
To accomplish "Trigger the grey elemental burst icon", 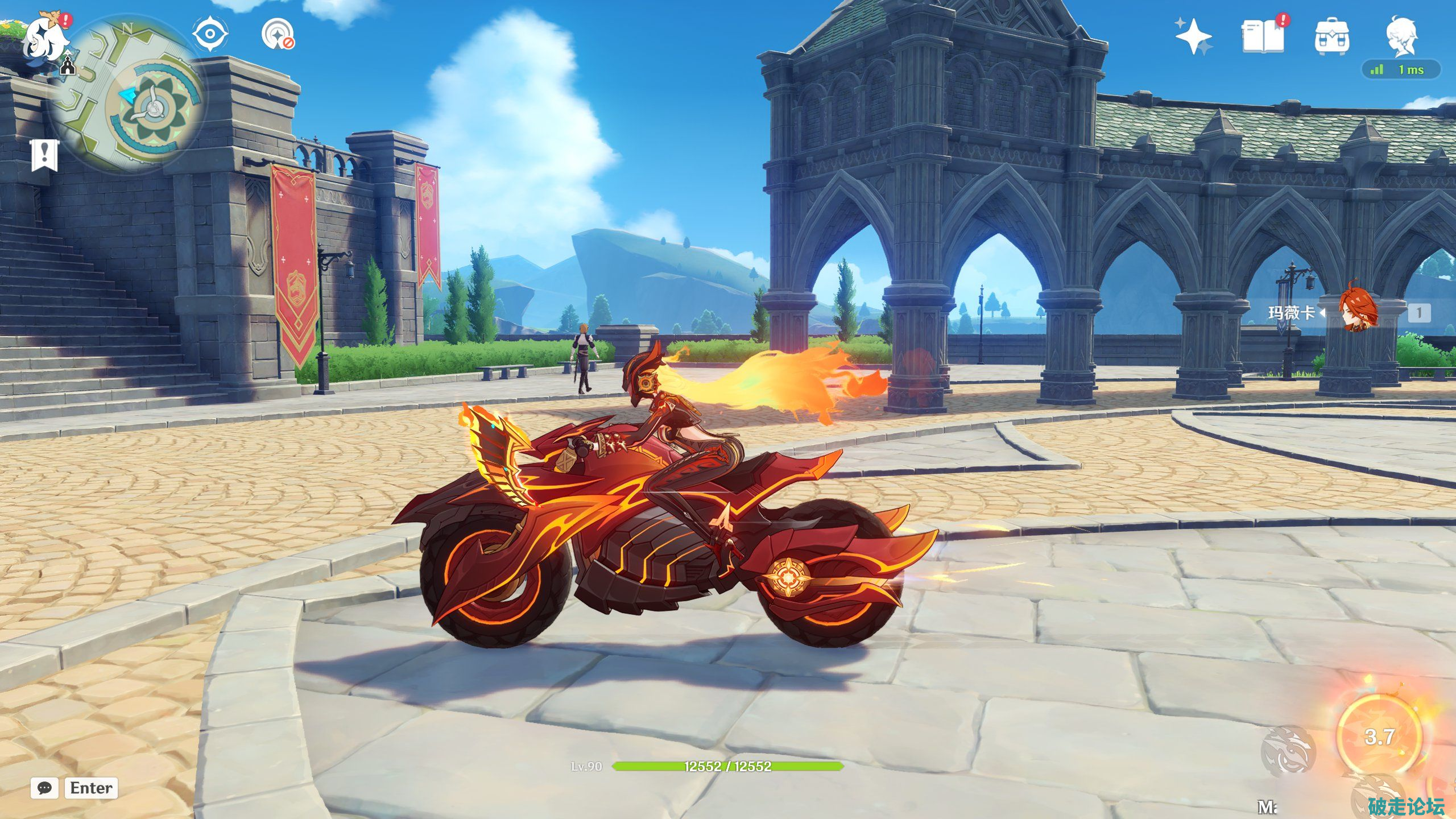I will coord(1288,751).
